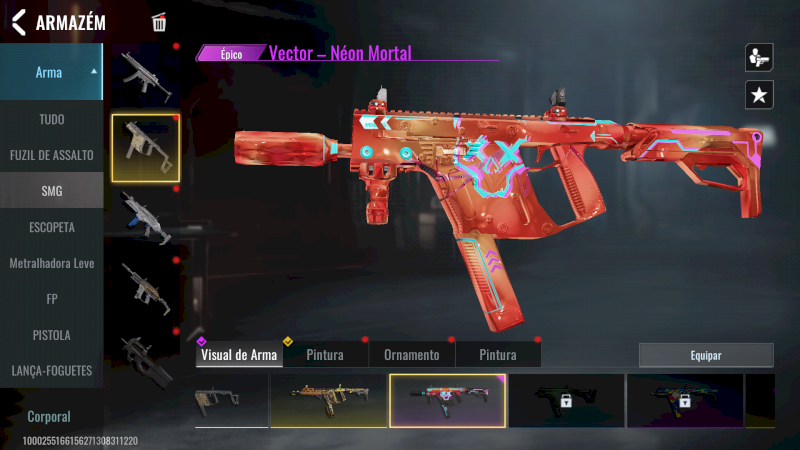This screenshot has width=800, height=450.
Task: Switch to the FP weapon category
Action: 51,298
